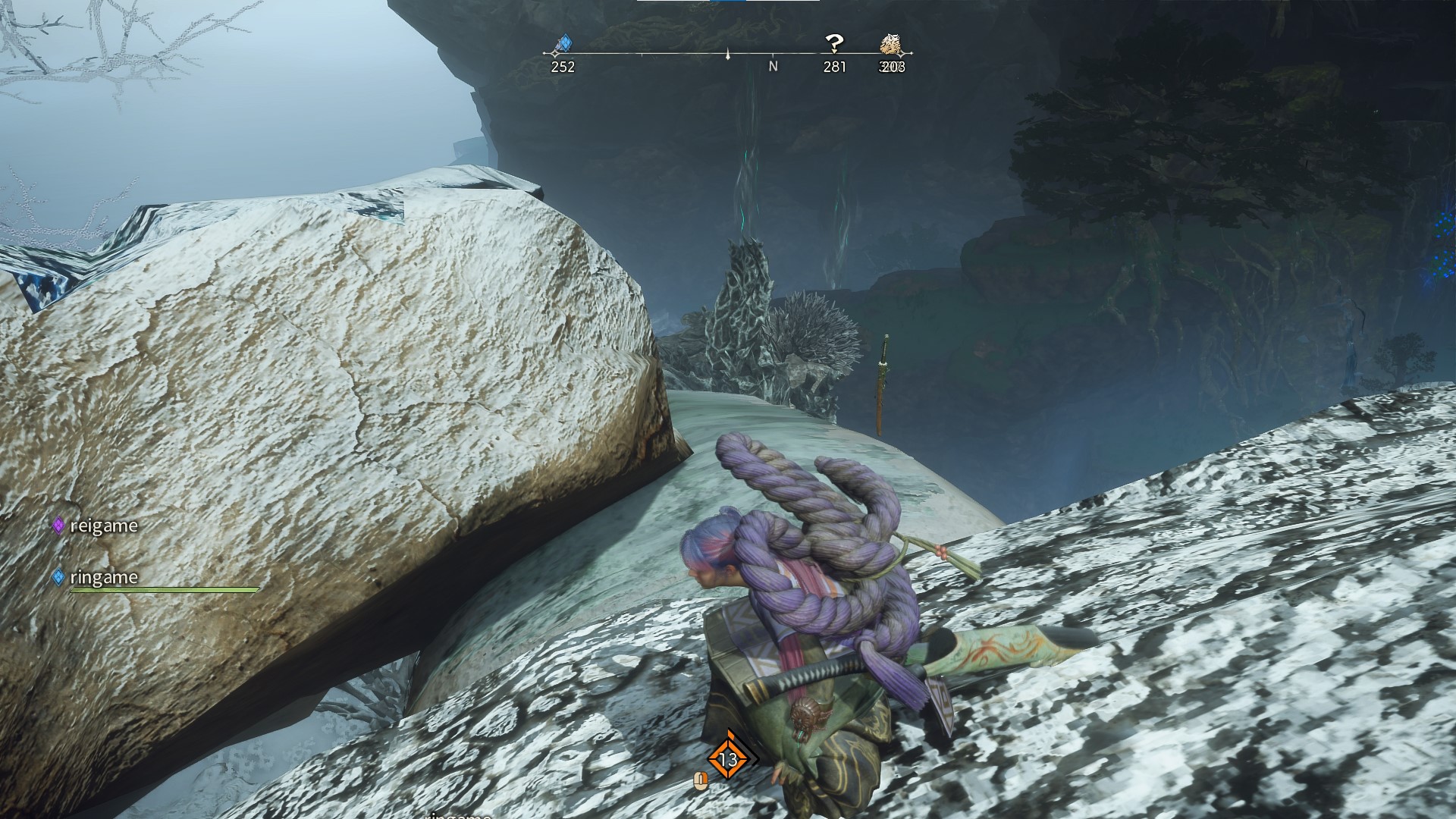Click the orange diamond 13 icon
Image resolution: width=1456 pixels, height=819 pixels.
click(x=728, y=758)
